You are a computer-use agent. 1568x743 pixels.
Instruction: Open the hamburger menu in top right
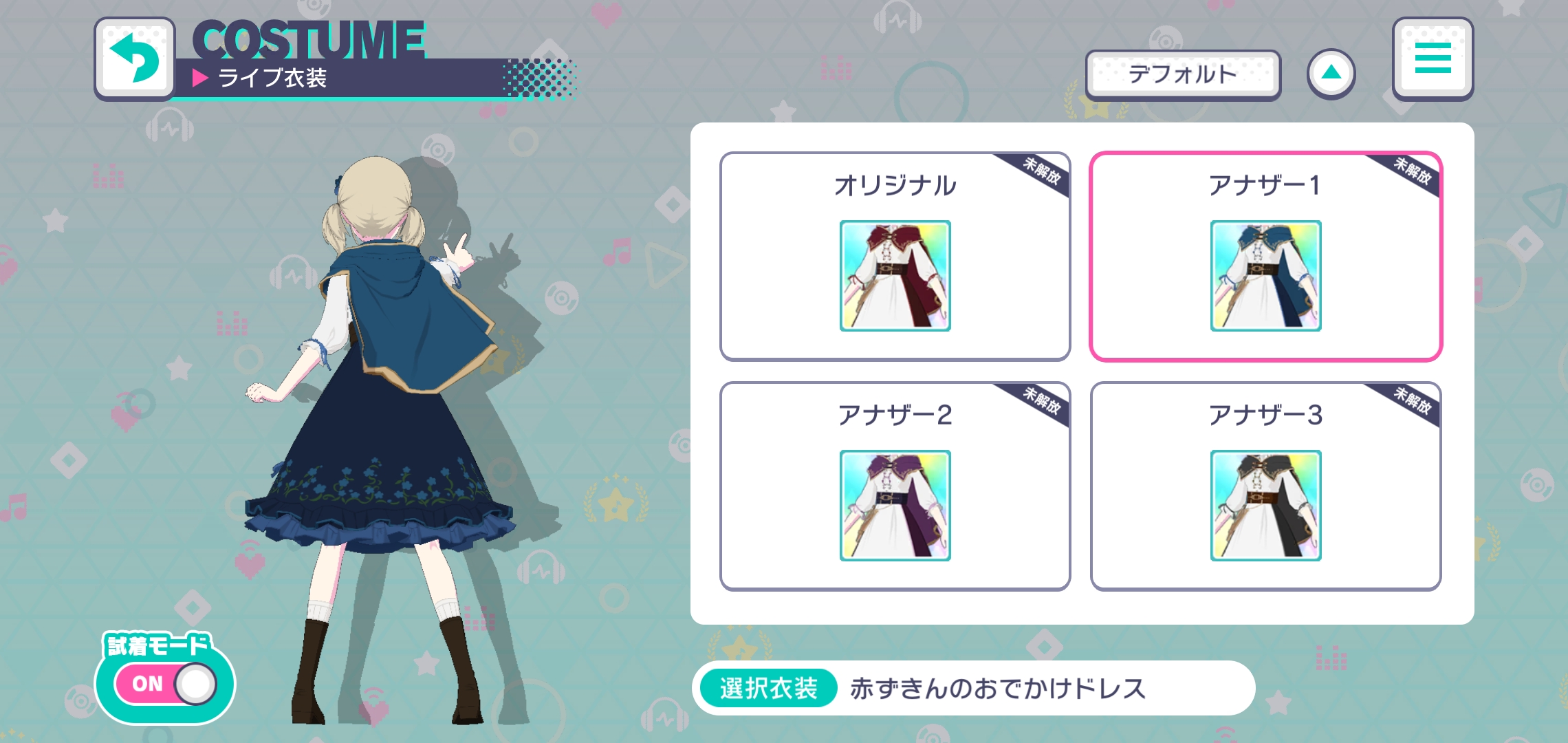click(x=1433, y=59)
